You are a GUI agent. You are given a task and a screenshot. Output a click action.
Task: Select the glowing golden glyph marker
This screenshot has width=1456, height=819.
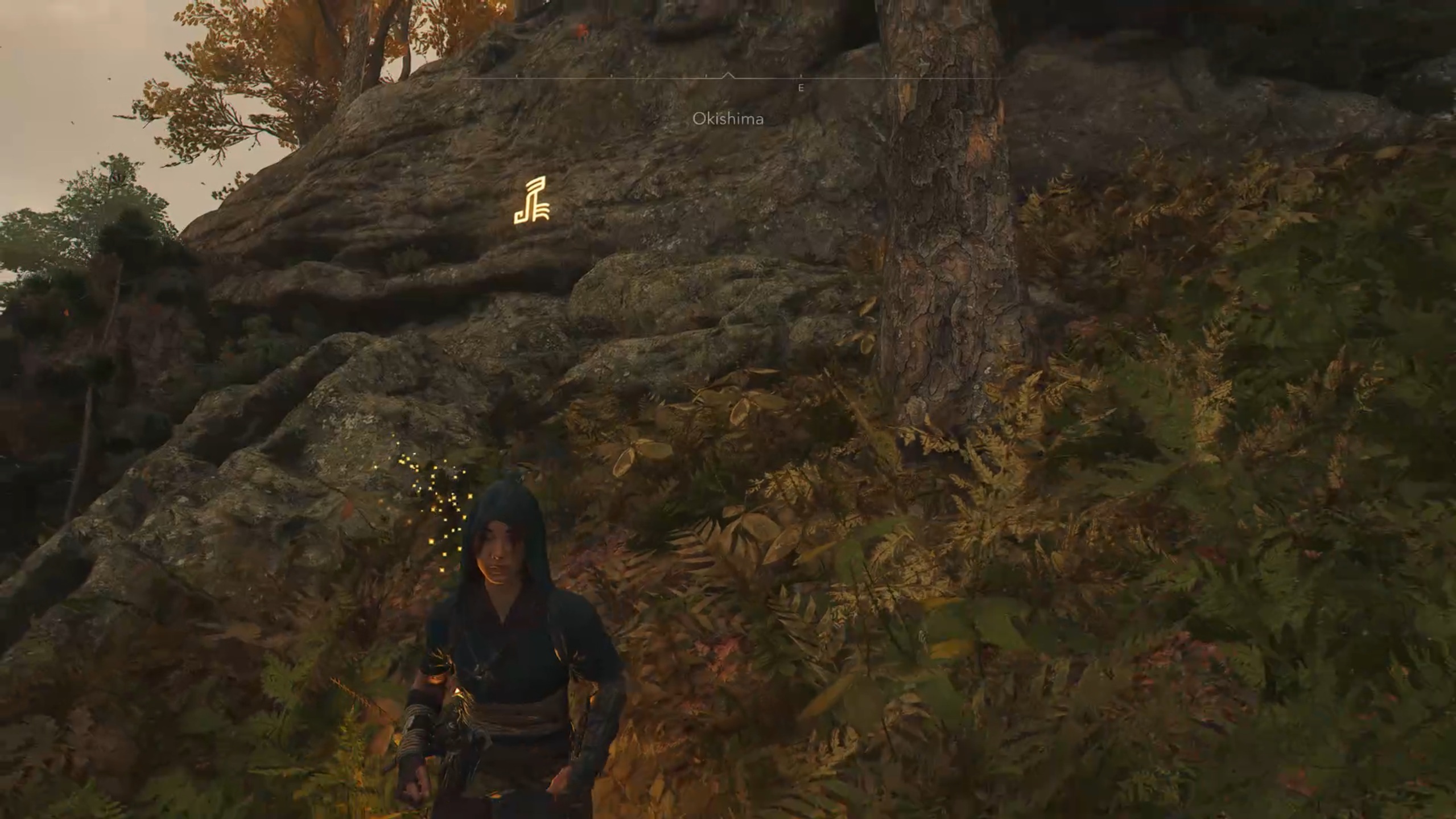(533, 201)
